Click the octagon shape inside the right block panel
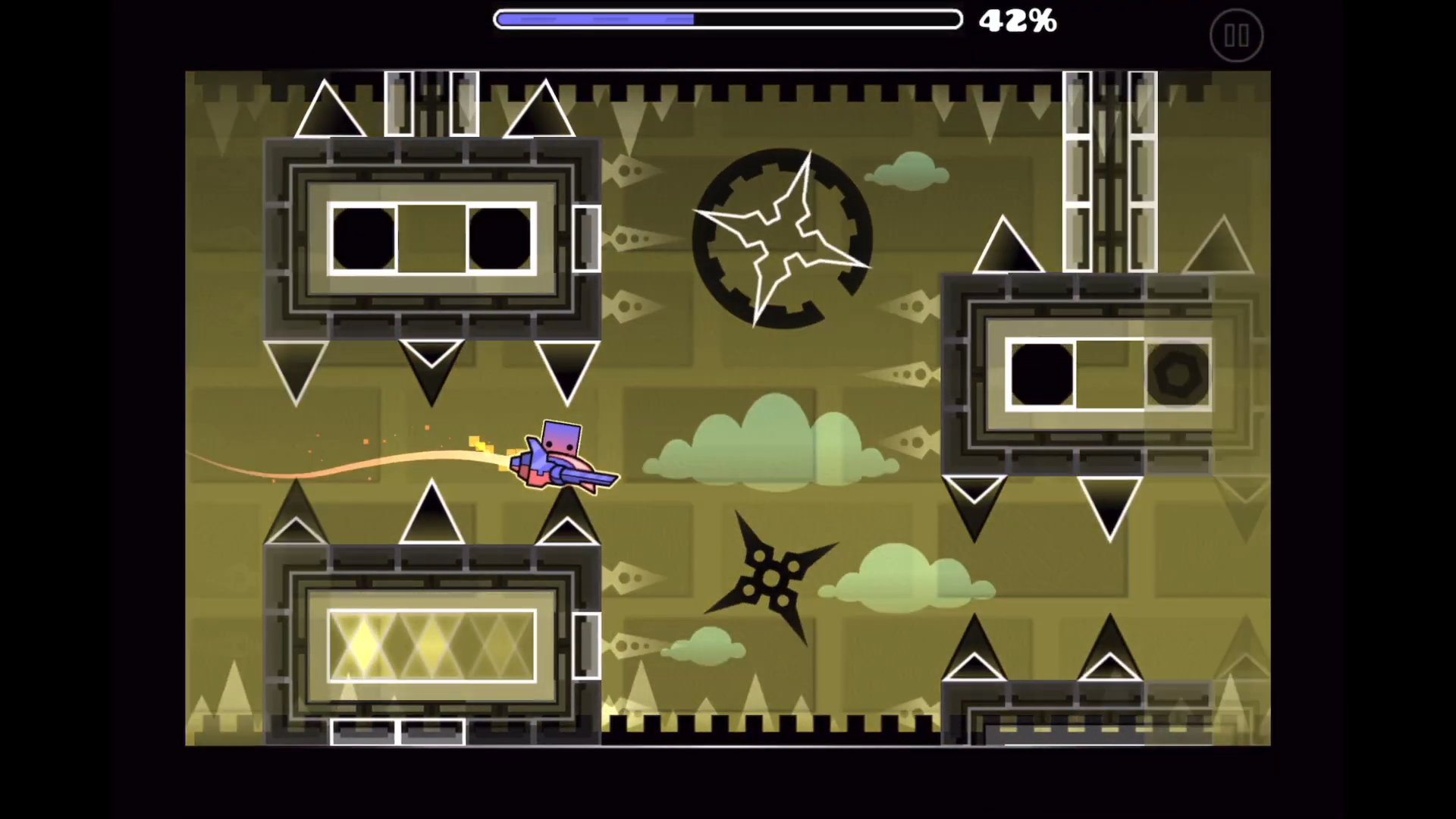Image resolution: width=1456 pixels, height=819 pixels. coord(1178,374)
